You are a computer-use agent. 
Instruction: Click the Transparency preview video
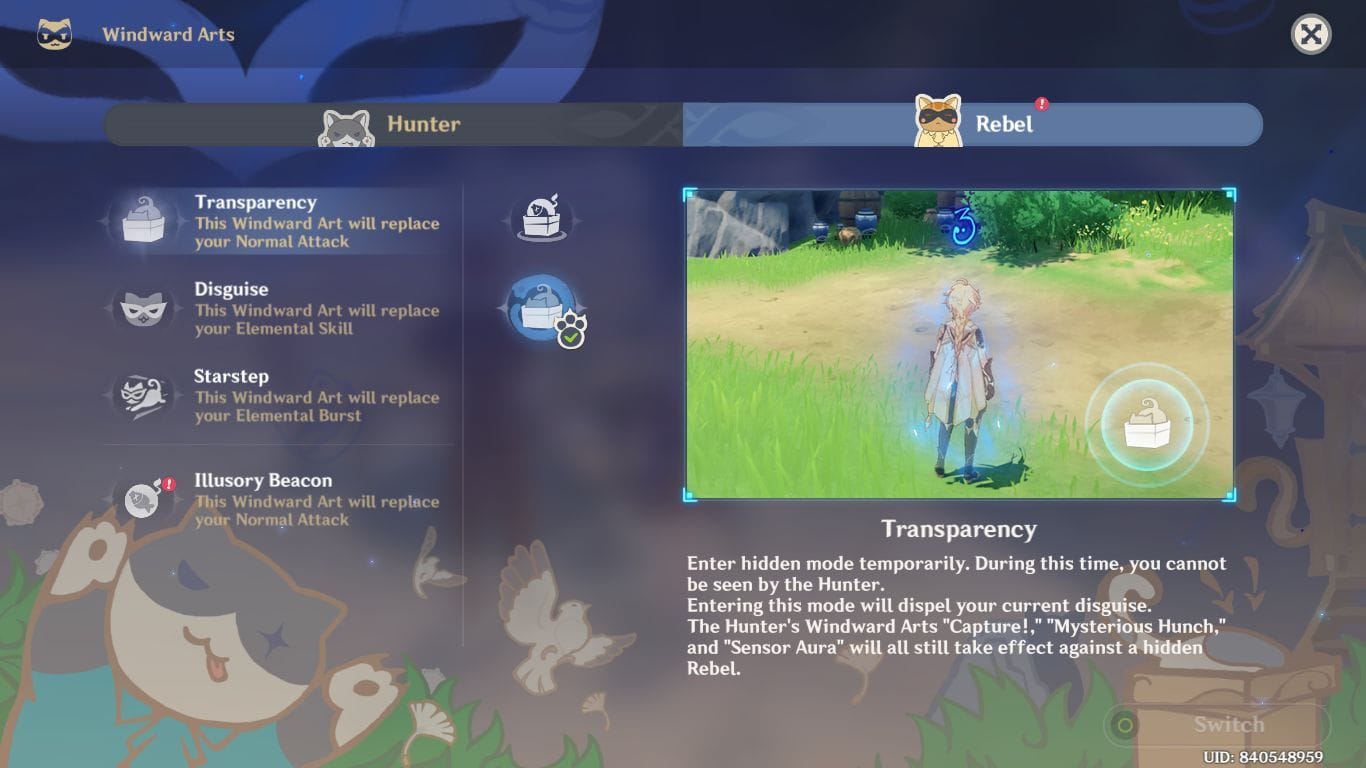coord(960,344)
